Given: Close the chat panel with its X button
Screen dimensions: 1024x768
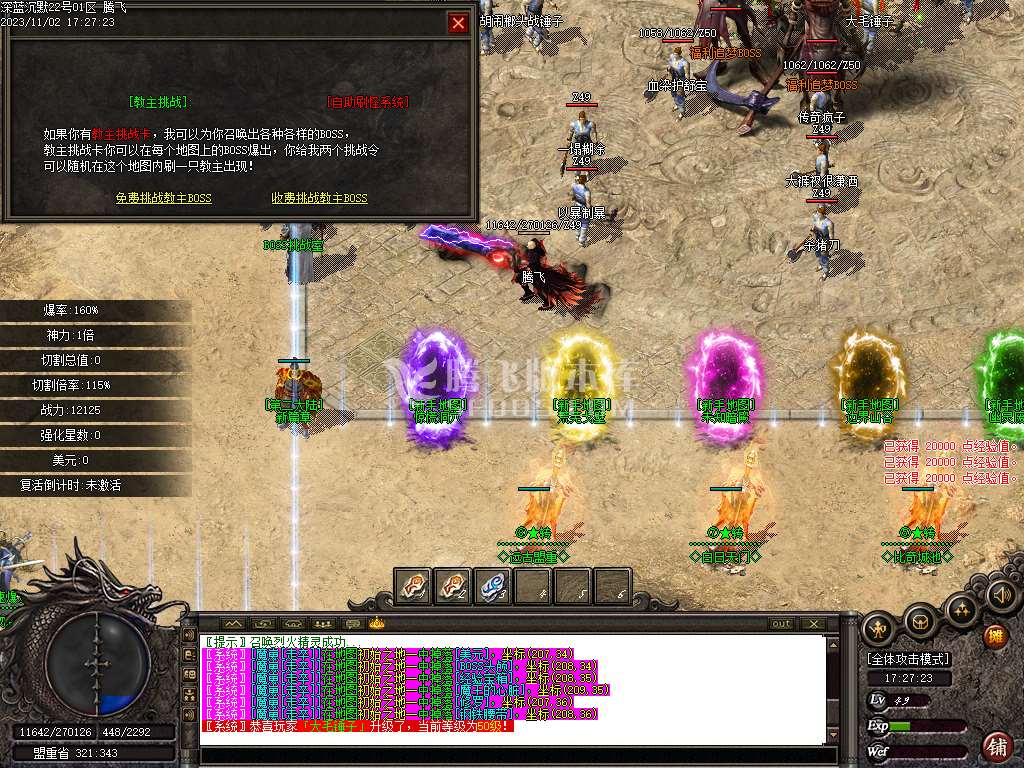Looking at the screenshot, I should [813, 623].
